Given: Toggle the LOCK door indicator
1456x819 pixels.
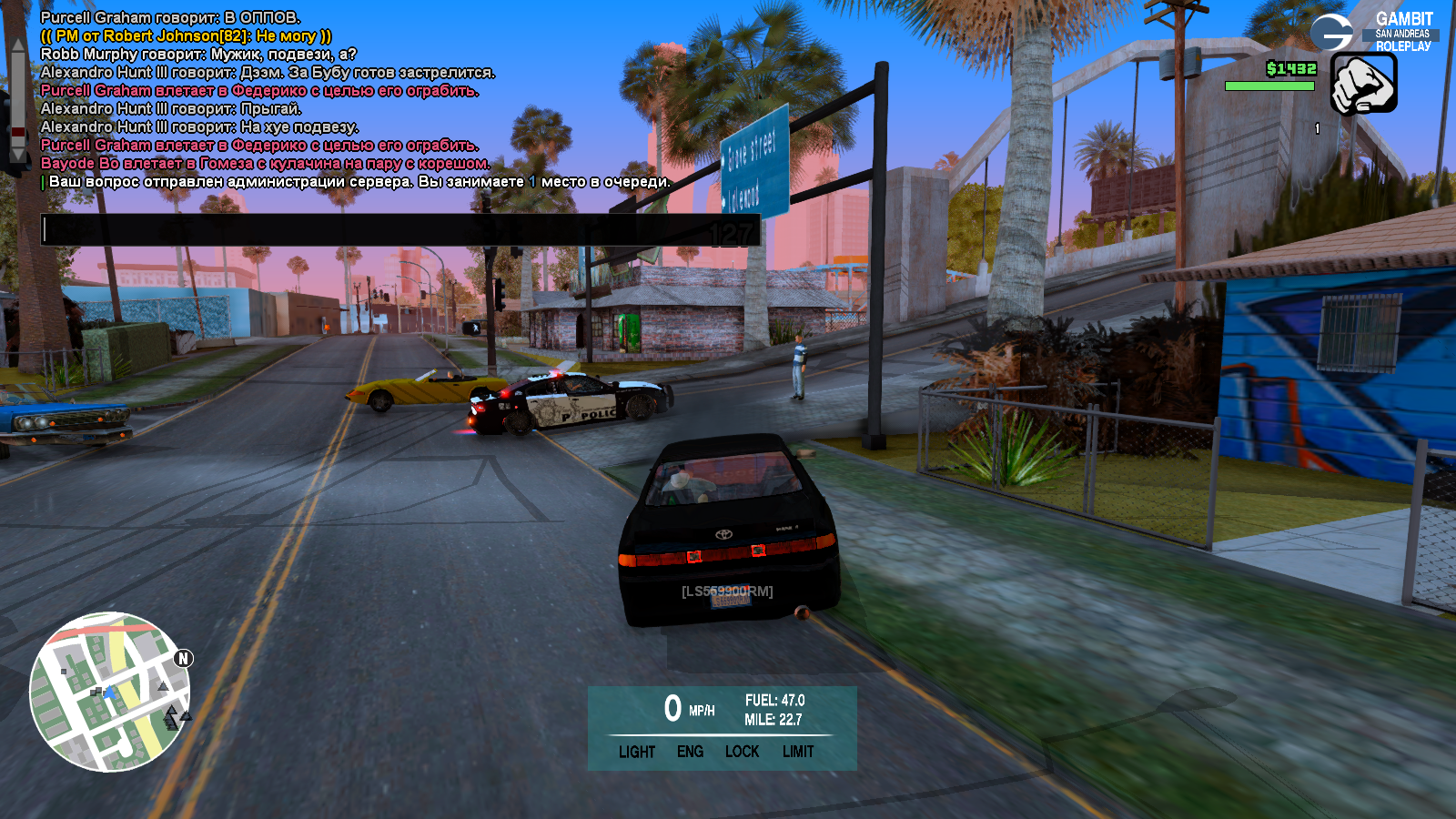Looking at the screenshot, I should [x=742, y=752].
